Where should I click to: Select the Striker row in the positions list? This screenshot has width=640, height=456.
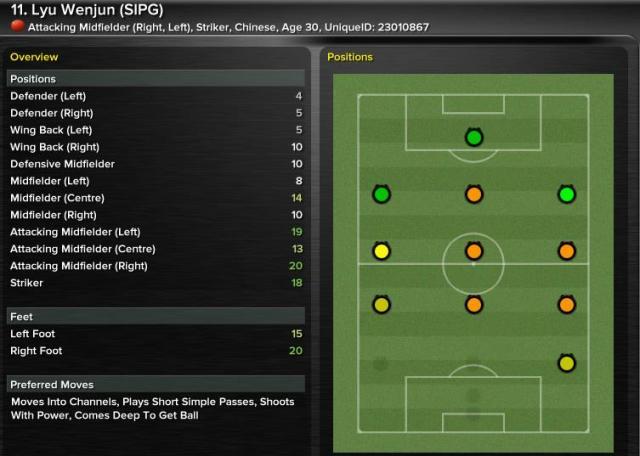pyautogui.click(x=155, y=283)
